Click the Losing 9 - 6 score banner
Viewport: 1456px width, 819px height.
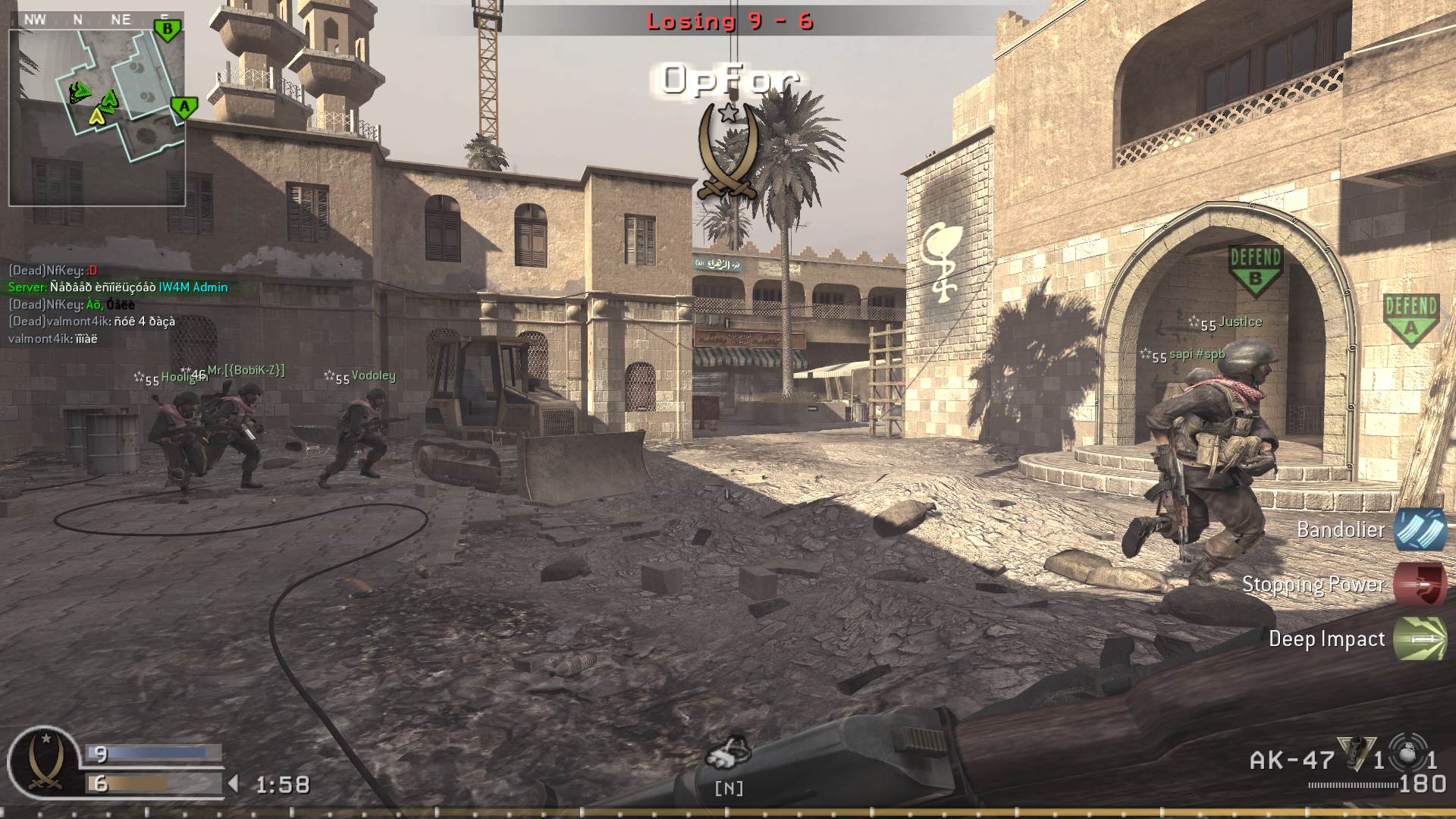733,21
